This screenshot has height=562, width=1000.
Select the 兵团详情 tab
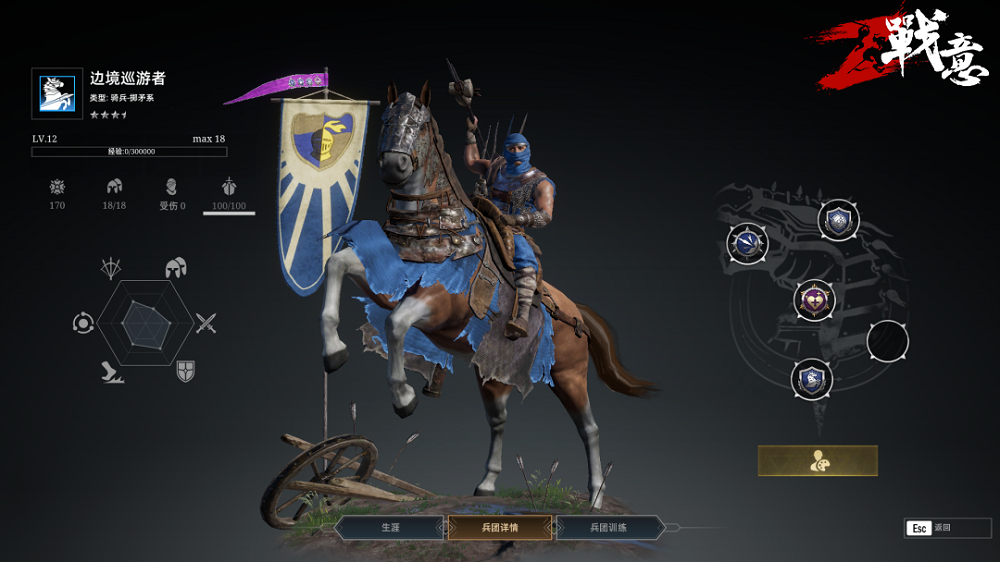click(x=499, y=527)
